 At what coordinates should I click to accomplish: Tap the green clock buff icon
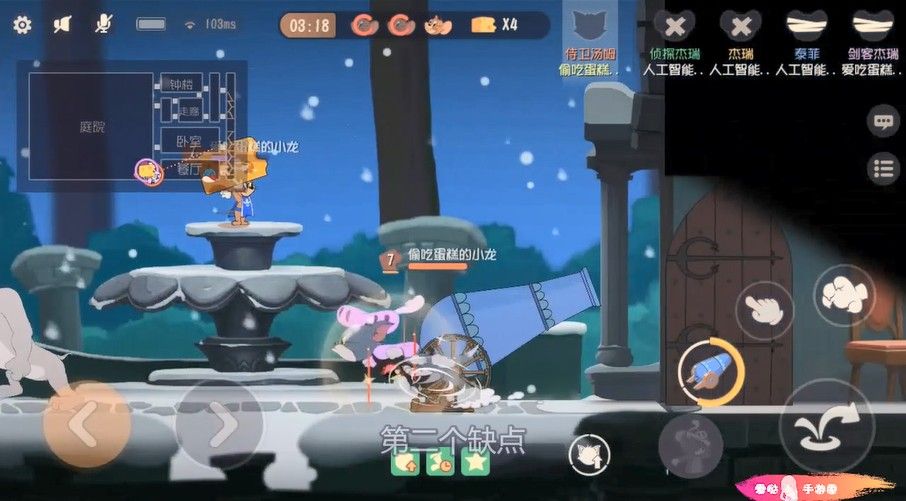click(x=440, y=462)
